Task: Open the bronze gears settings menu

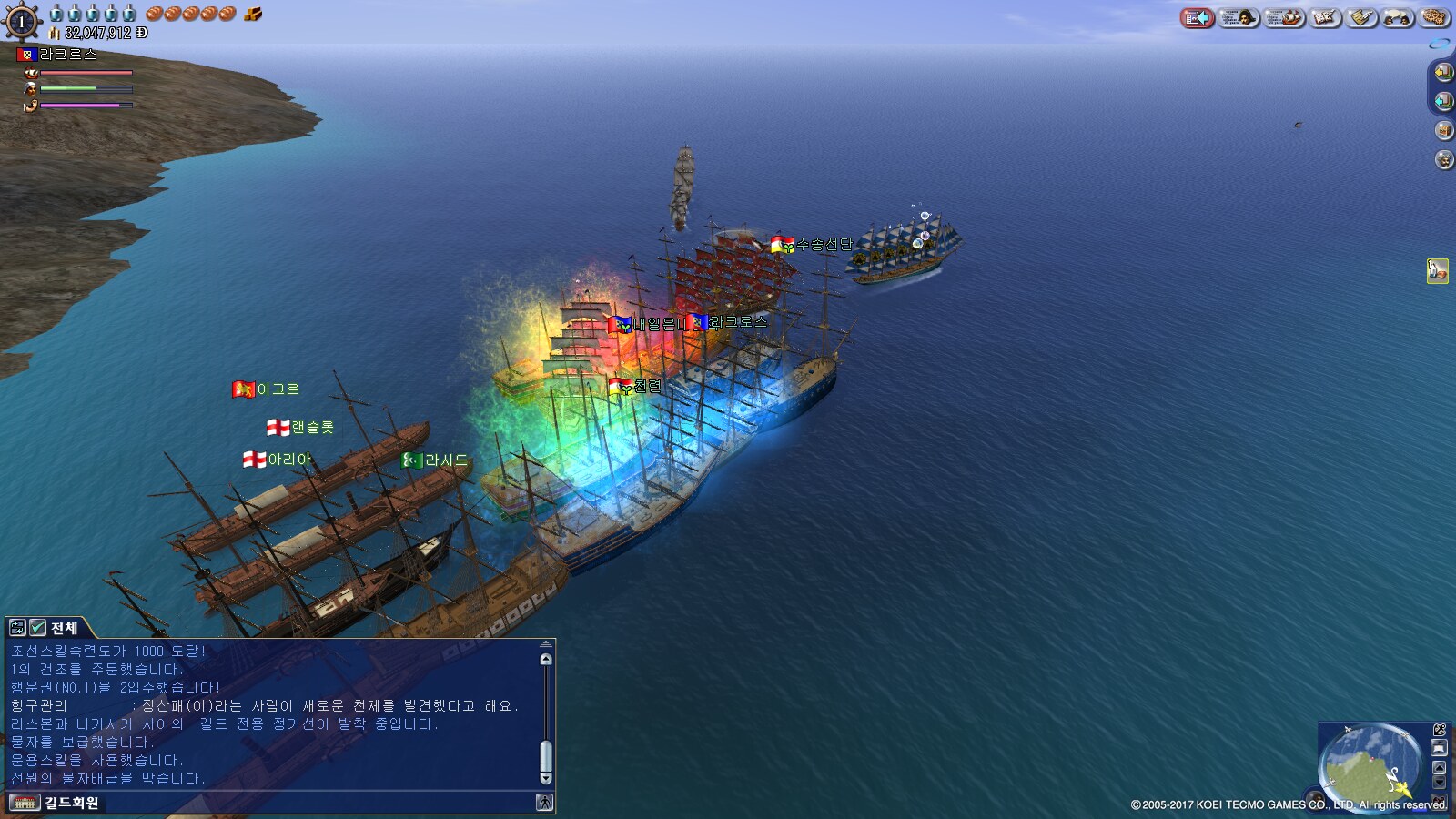Action: pos(1434,17)
